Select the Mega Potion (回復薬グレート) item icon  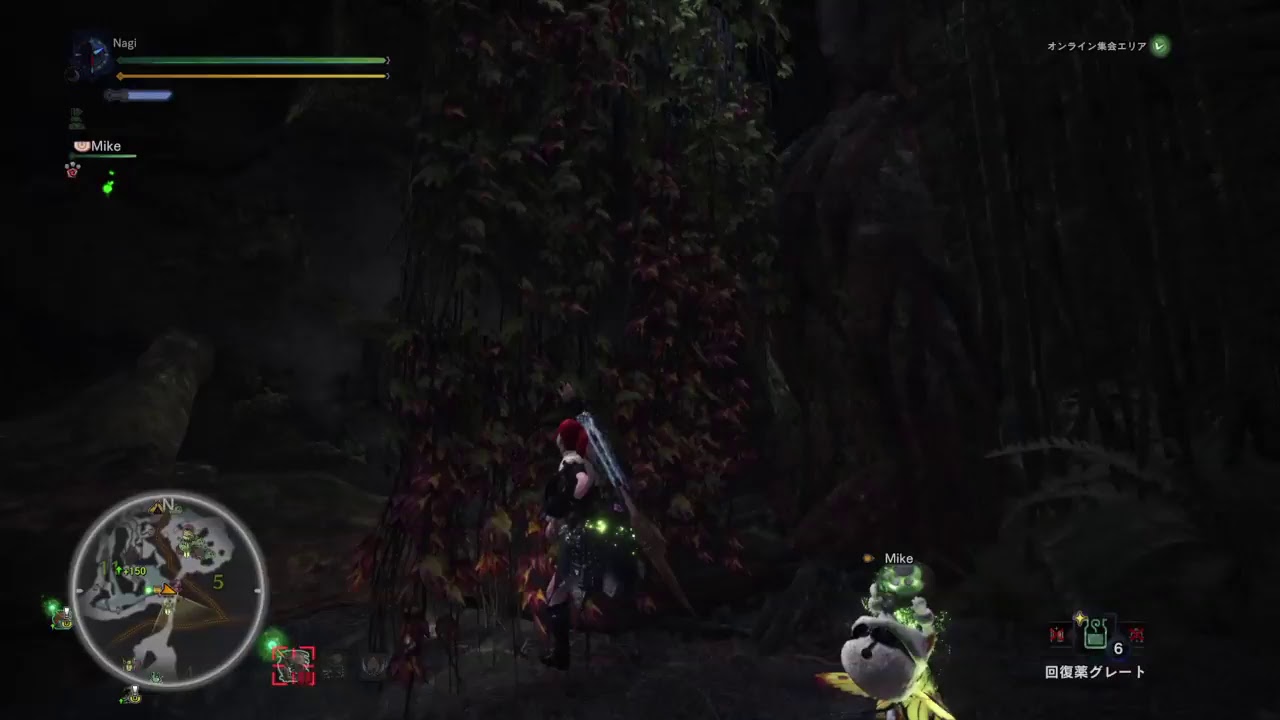[x=1095, y=634]
